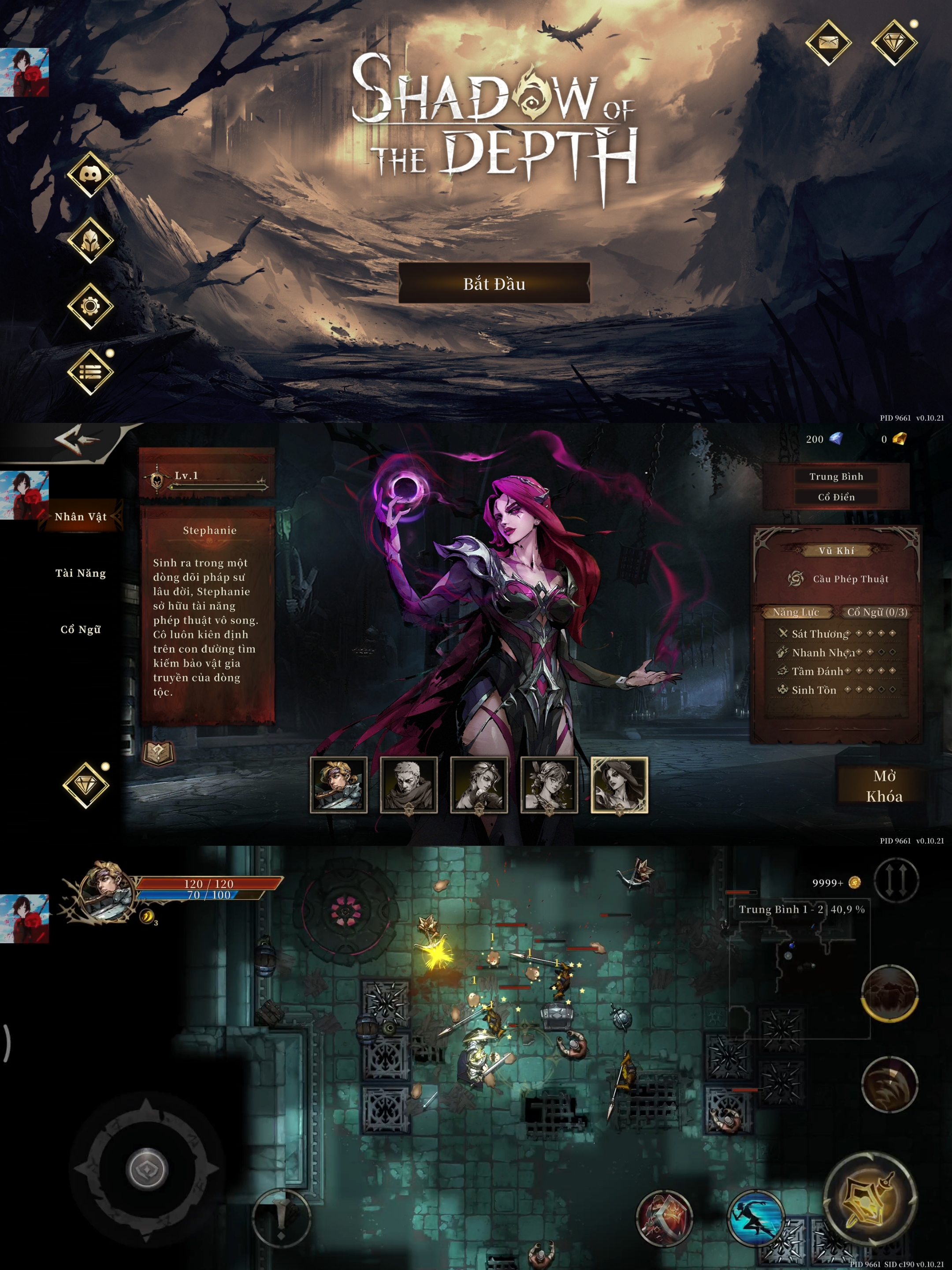Click the Bắt Đầu start button
The image size is (952, 1270).
494,283
